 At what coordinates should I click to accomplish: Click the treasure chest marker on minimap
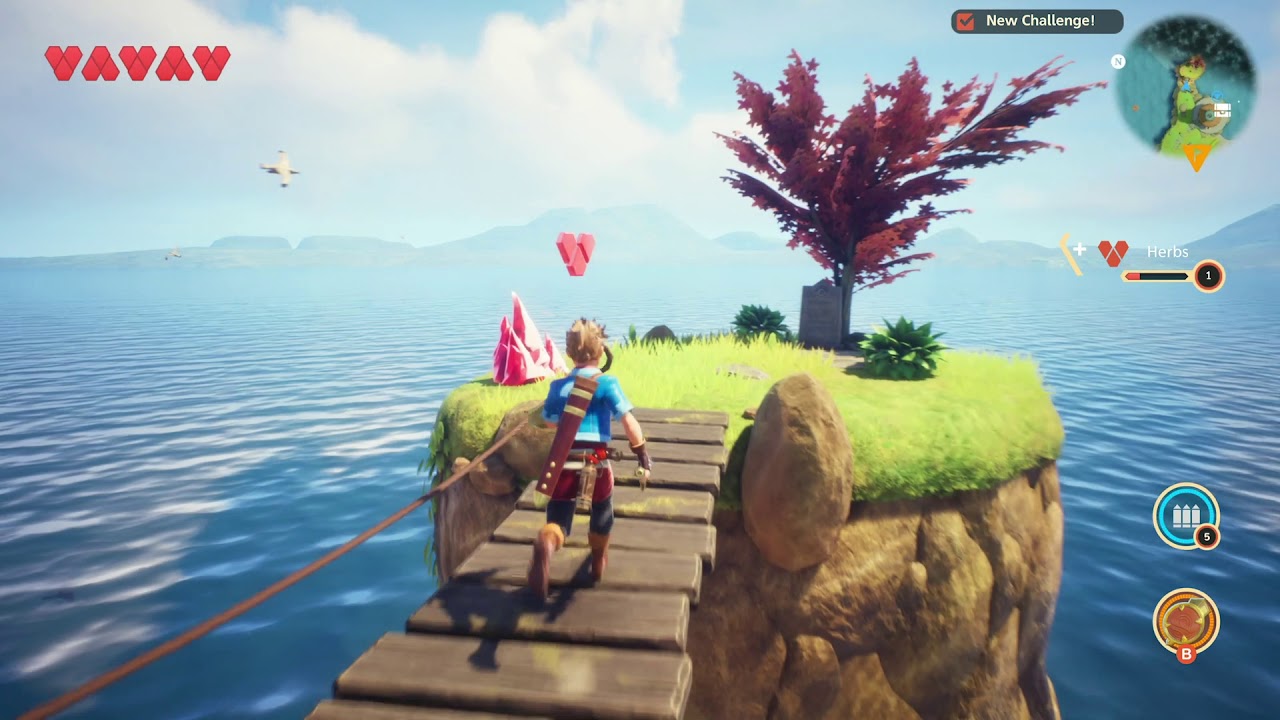pyautogui.click(x=1221, y=110)
